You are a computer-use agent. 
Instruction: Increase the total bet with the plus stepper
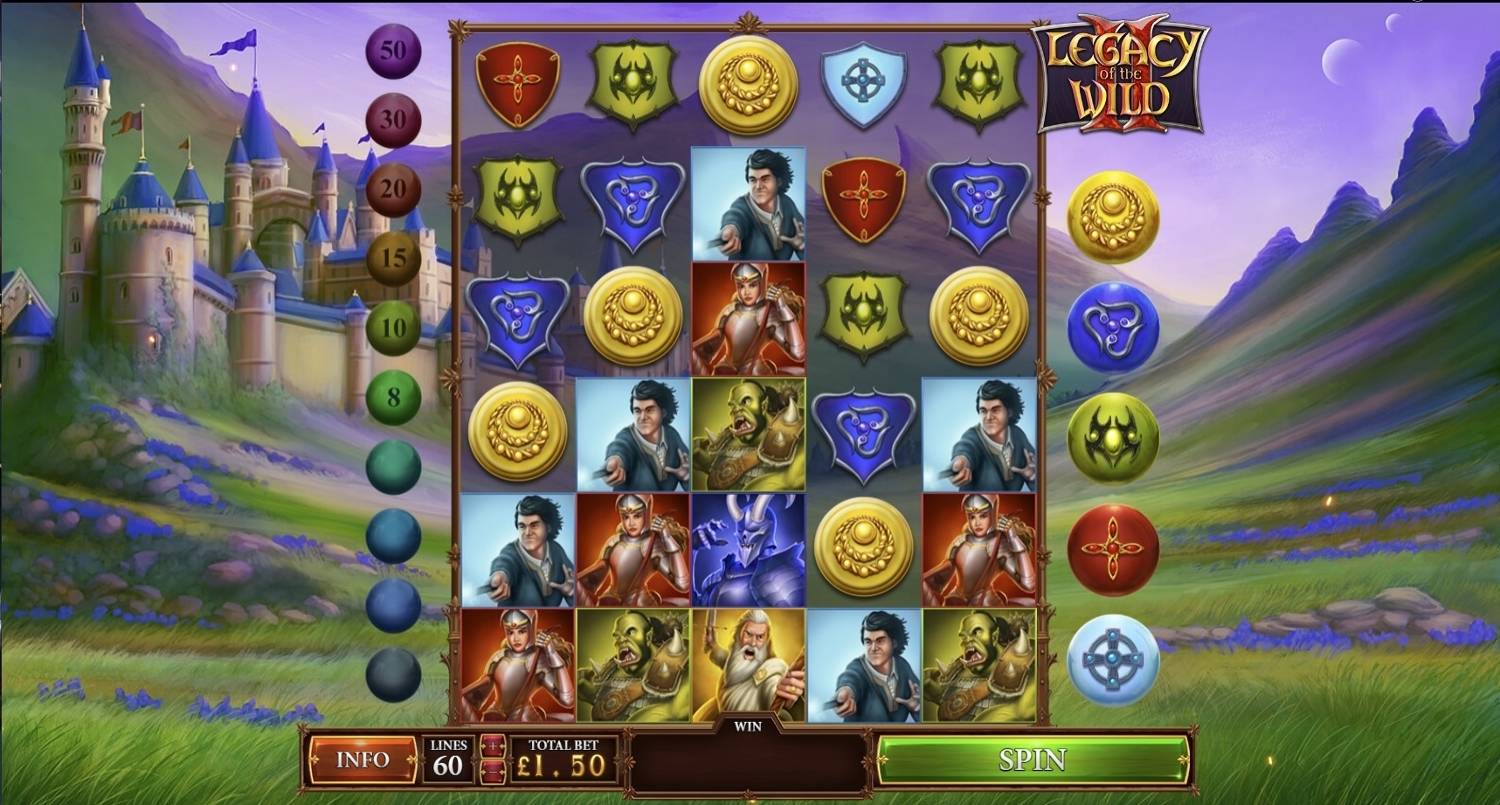[492, 745]
